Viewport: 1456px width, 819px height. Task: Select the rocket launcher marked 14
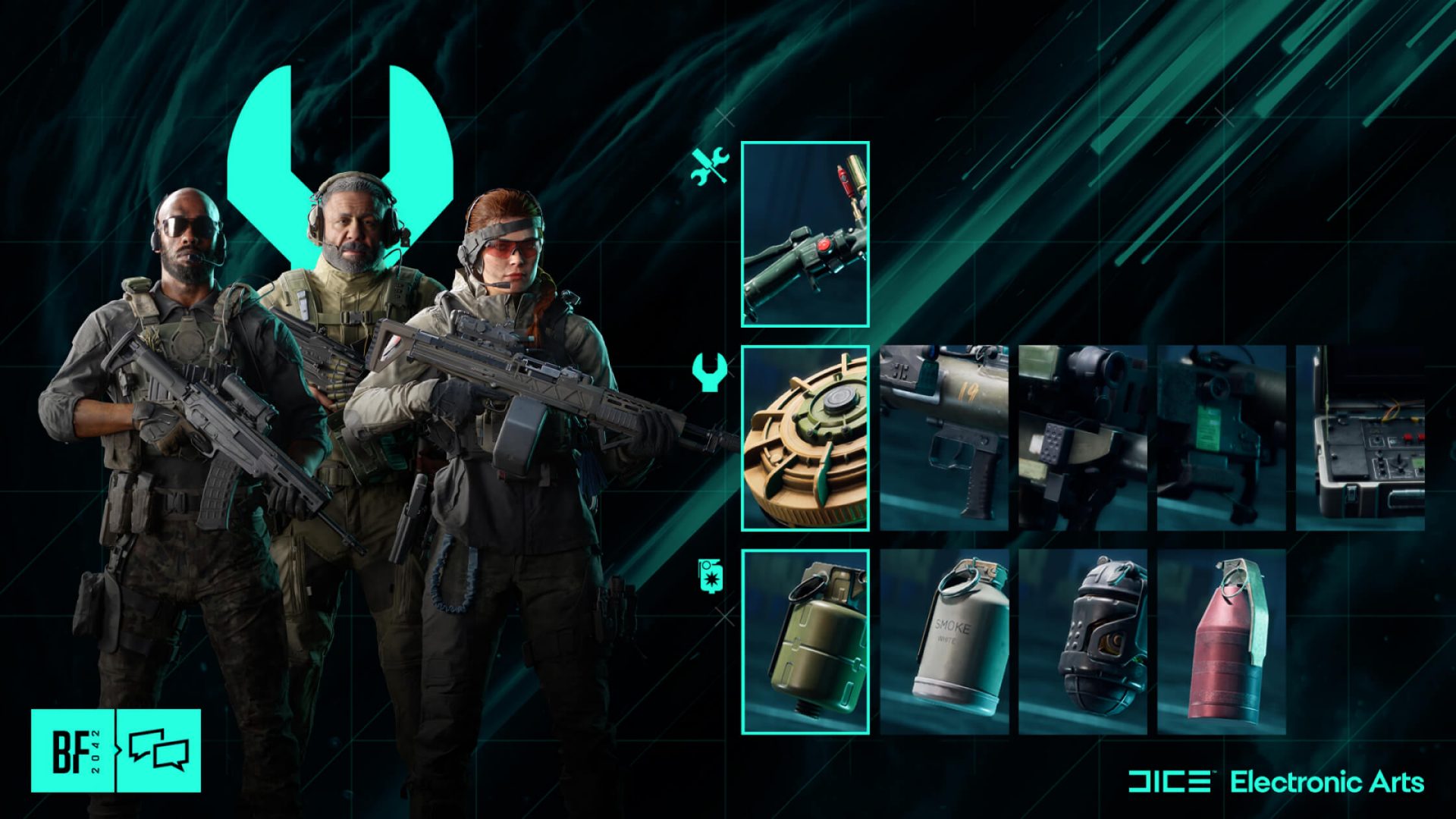pos(944,438)
